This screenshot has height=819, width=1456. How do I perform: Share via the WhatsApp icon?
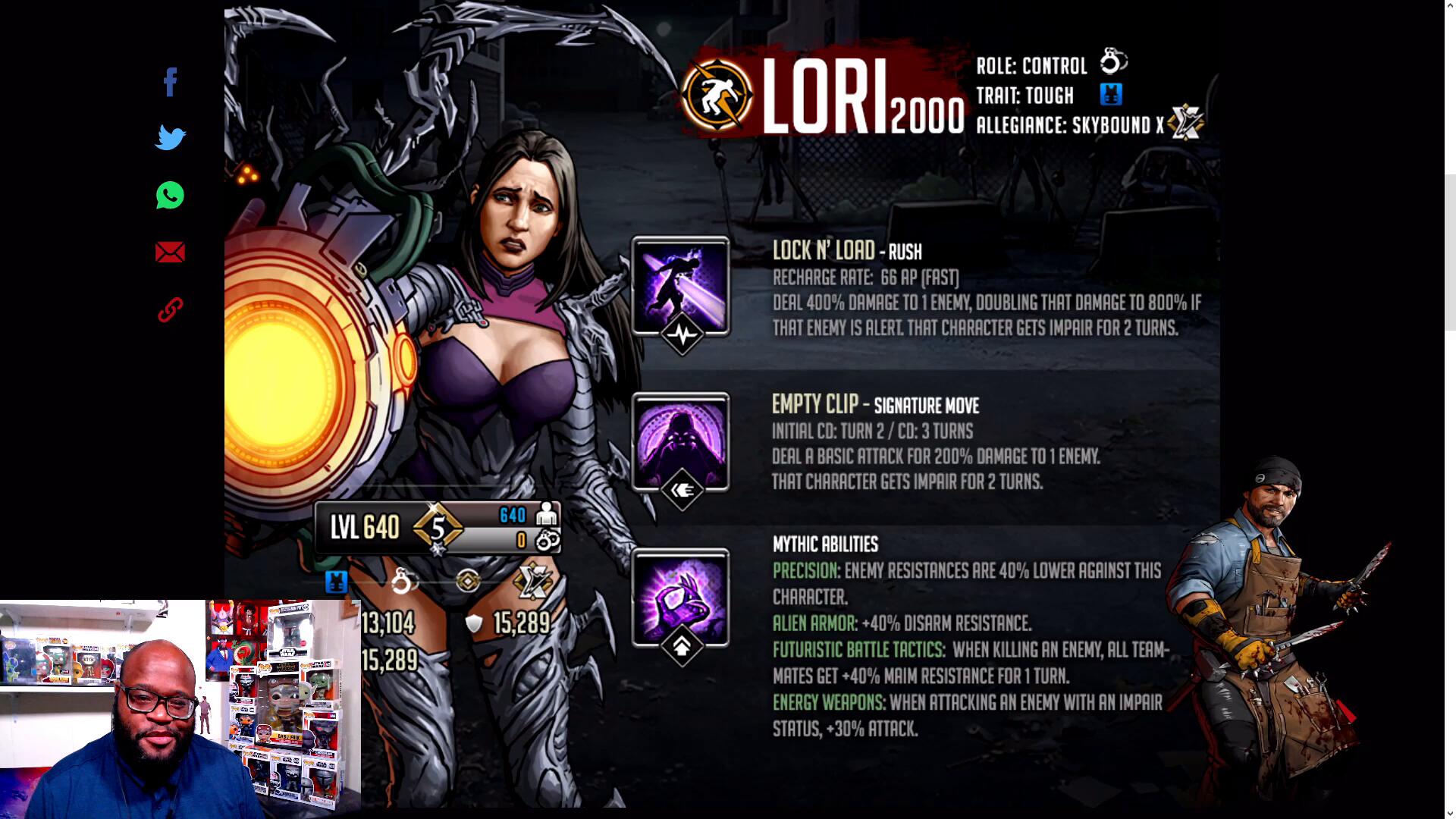point(170,196)
